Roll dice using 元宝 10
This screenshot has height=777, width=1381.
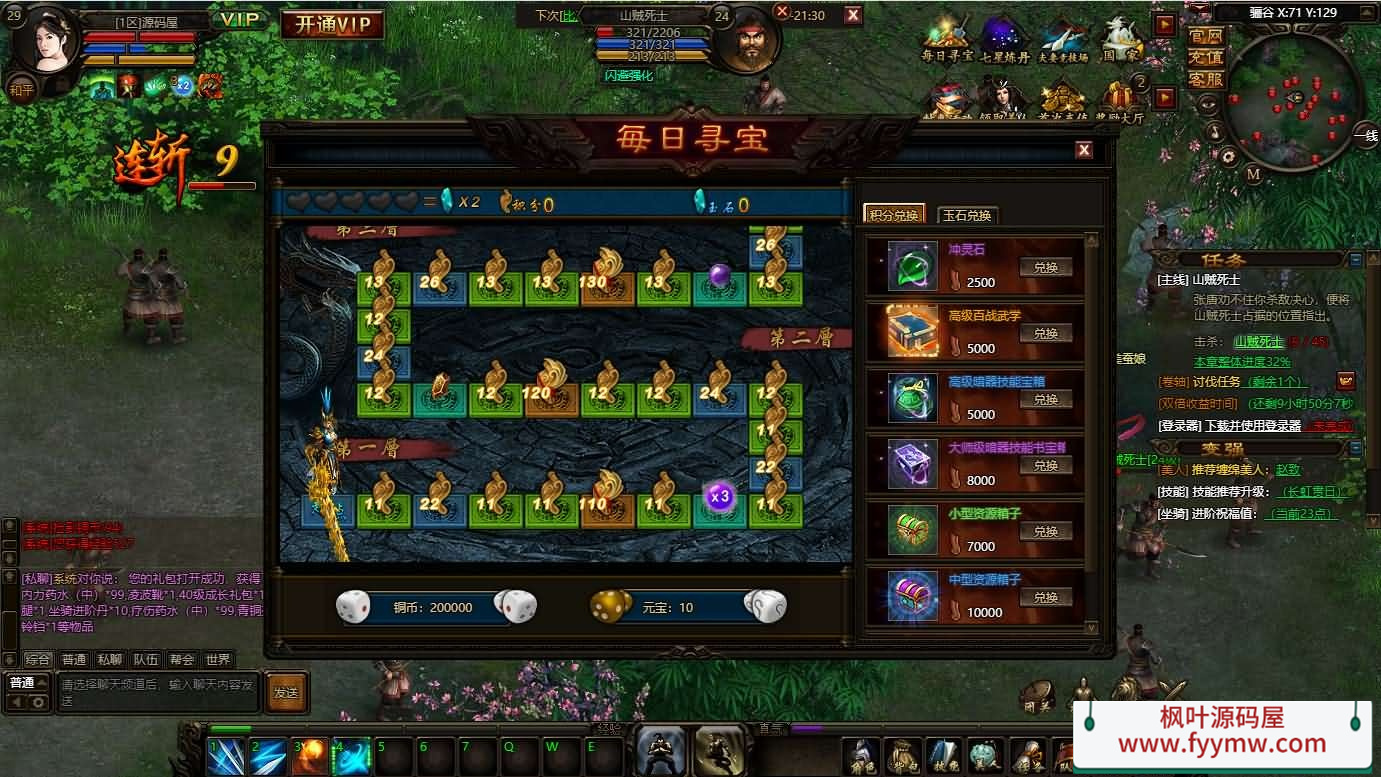pyautogui.click(x=765, y=606)
